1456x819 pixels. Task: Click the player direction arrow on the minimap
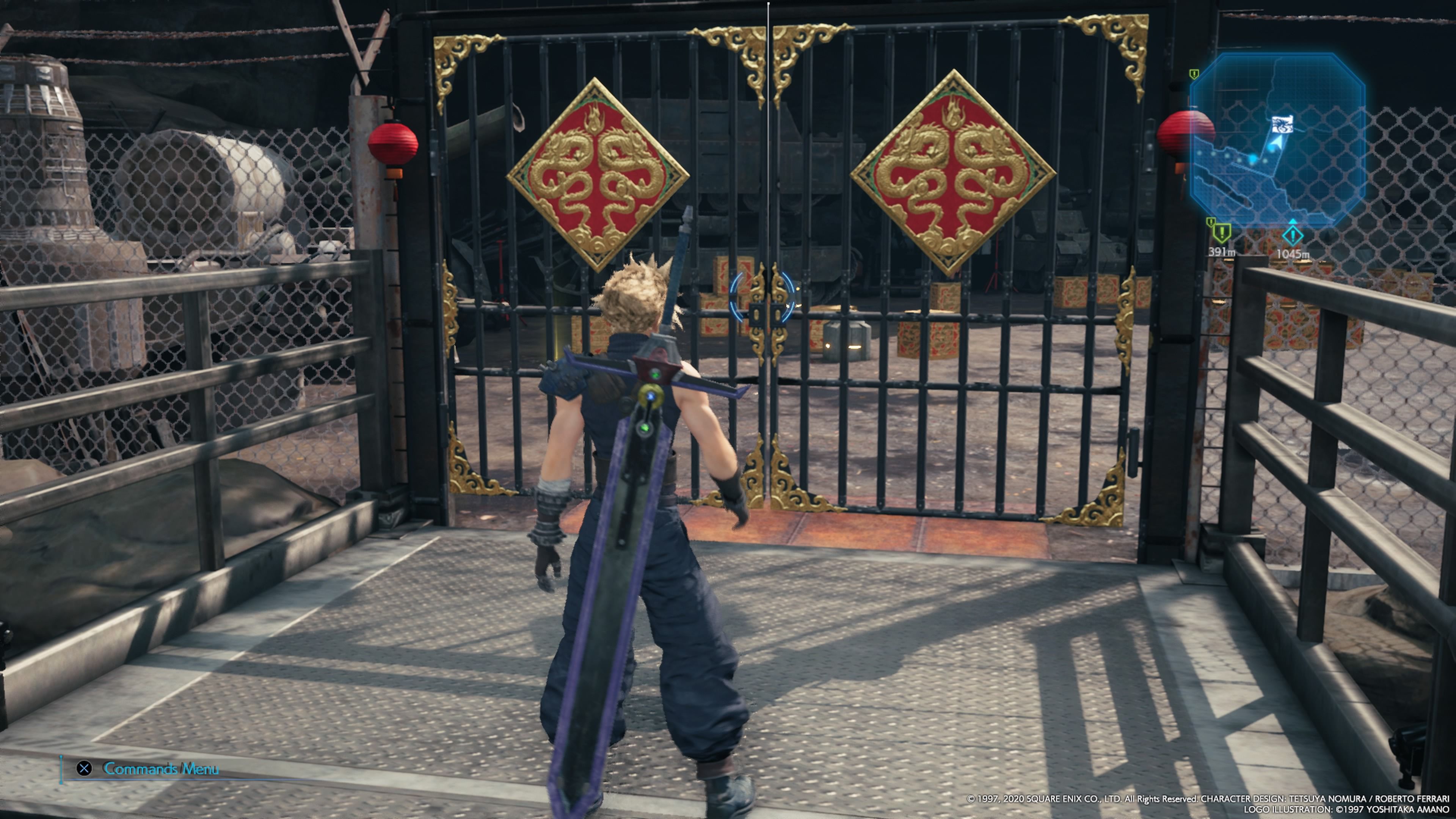(1276, 143)
